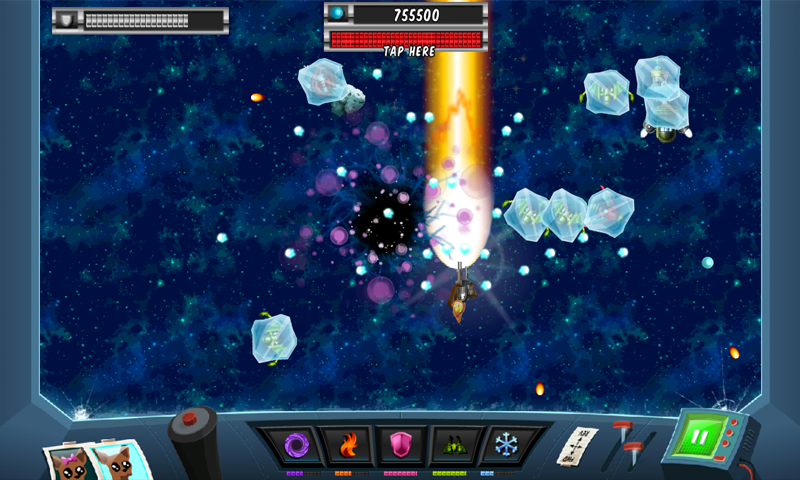Activate the green wingman ships power-up
Viewport: 800px width, 480px height.
pyautogui.click(x=452, y=444)
